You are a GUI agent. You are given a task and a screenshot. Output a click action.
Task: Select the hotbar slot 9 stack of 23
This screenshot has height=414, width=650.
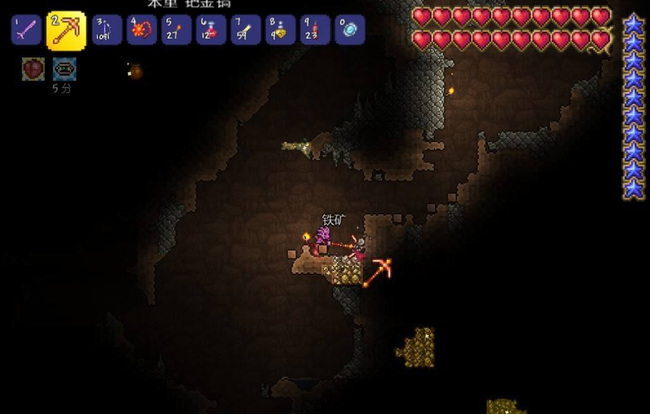point(315,30)
